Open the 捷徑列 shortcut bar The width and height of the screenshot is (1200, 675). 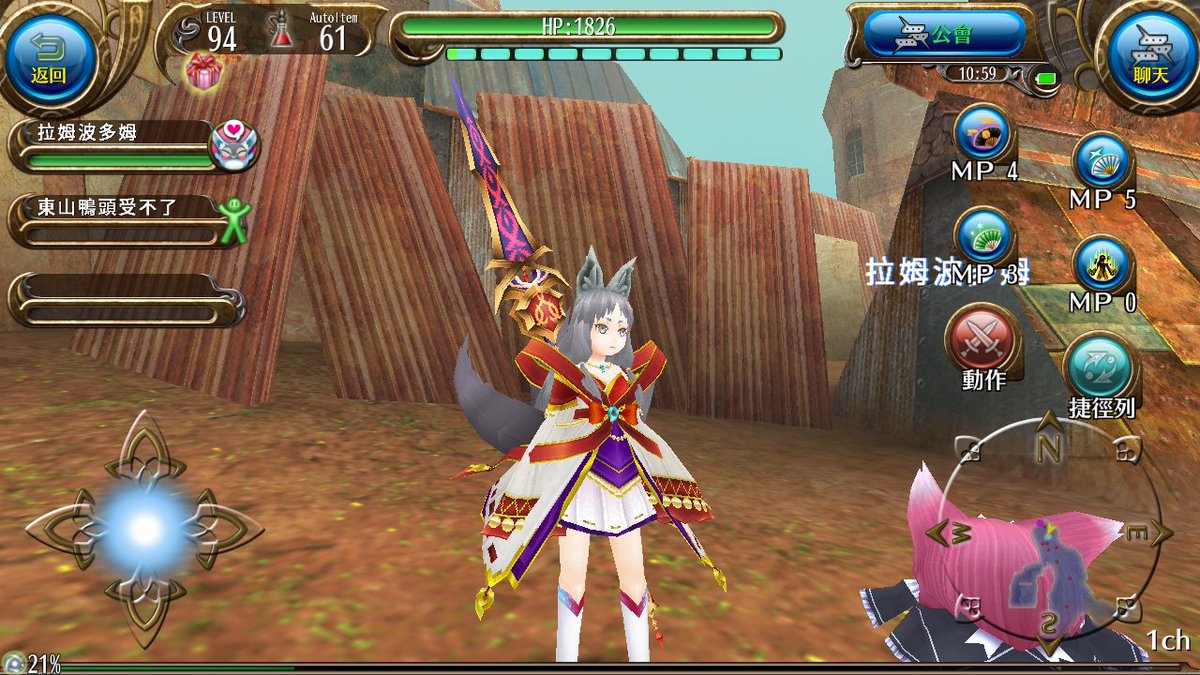click(x=1101, y=366)
